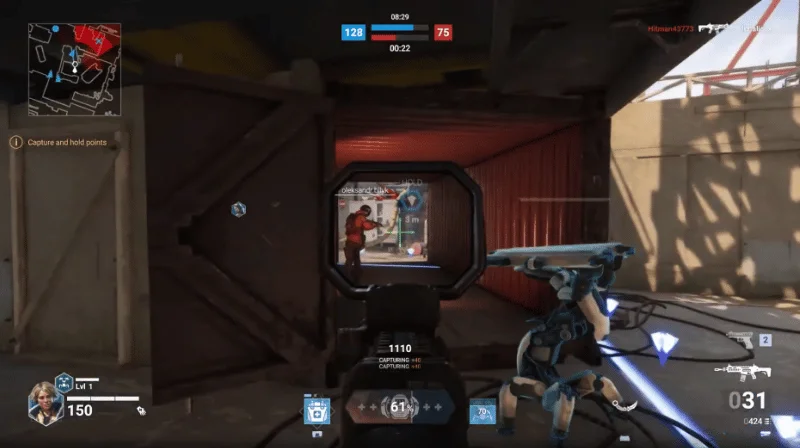
Task: Select the assault rifle weapon slot
Action: (x=741, y=372)
